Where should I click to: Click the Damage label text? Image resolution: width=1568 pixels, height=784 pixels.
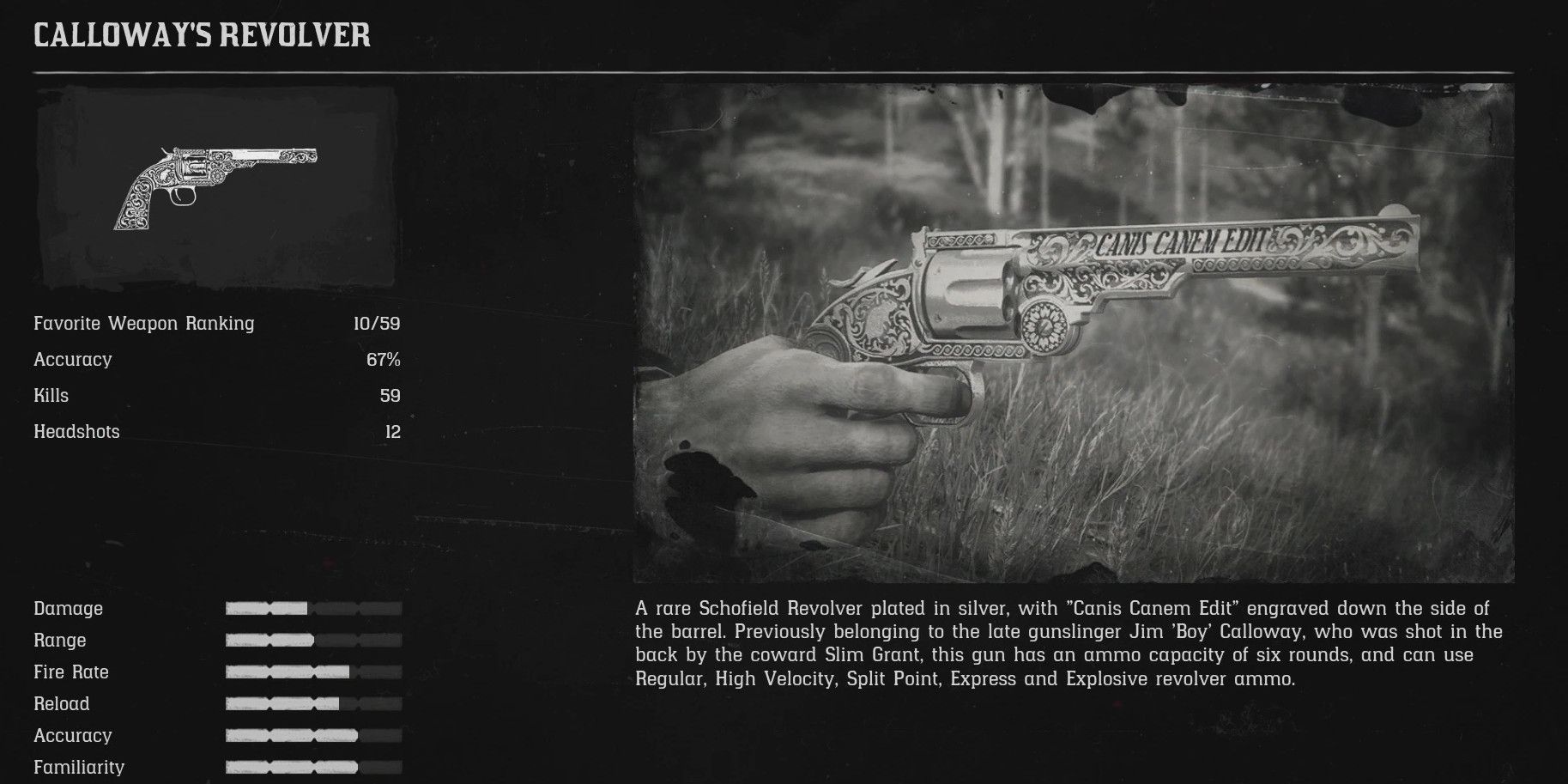click(x=68, y=609)
